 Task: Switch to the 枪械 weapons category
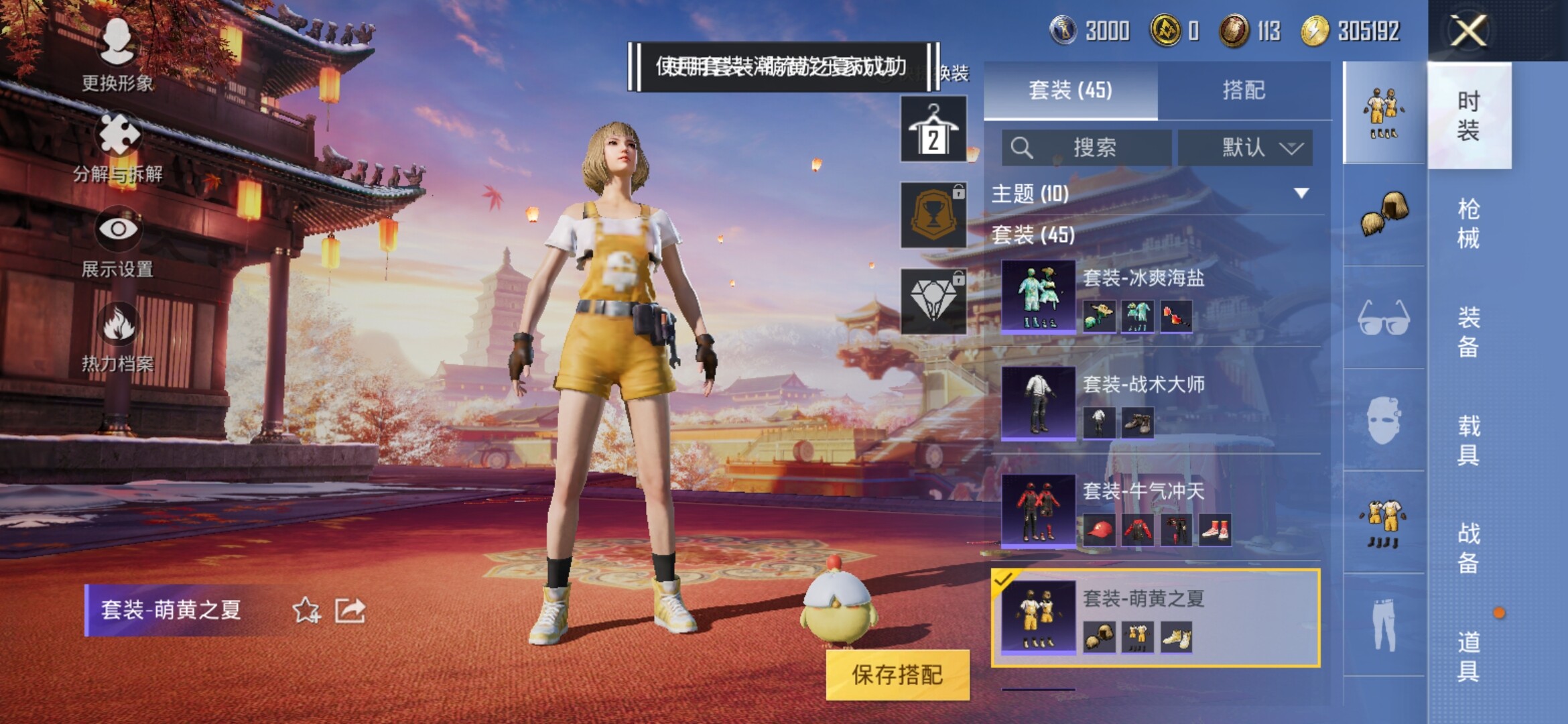[x=1468, y=223]
